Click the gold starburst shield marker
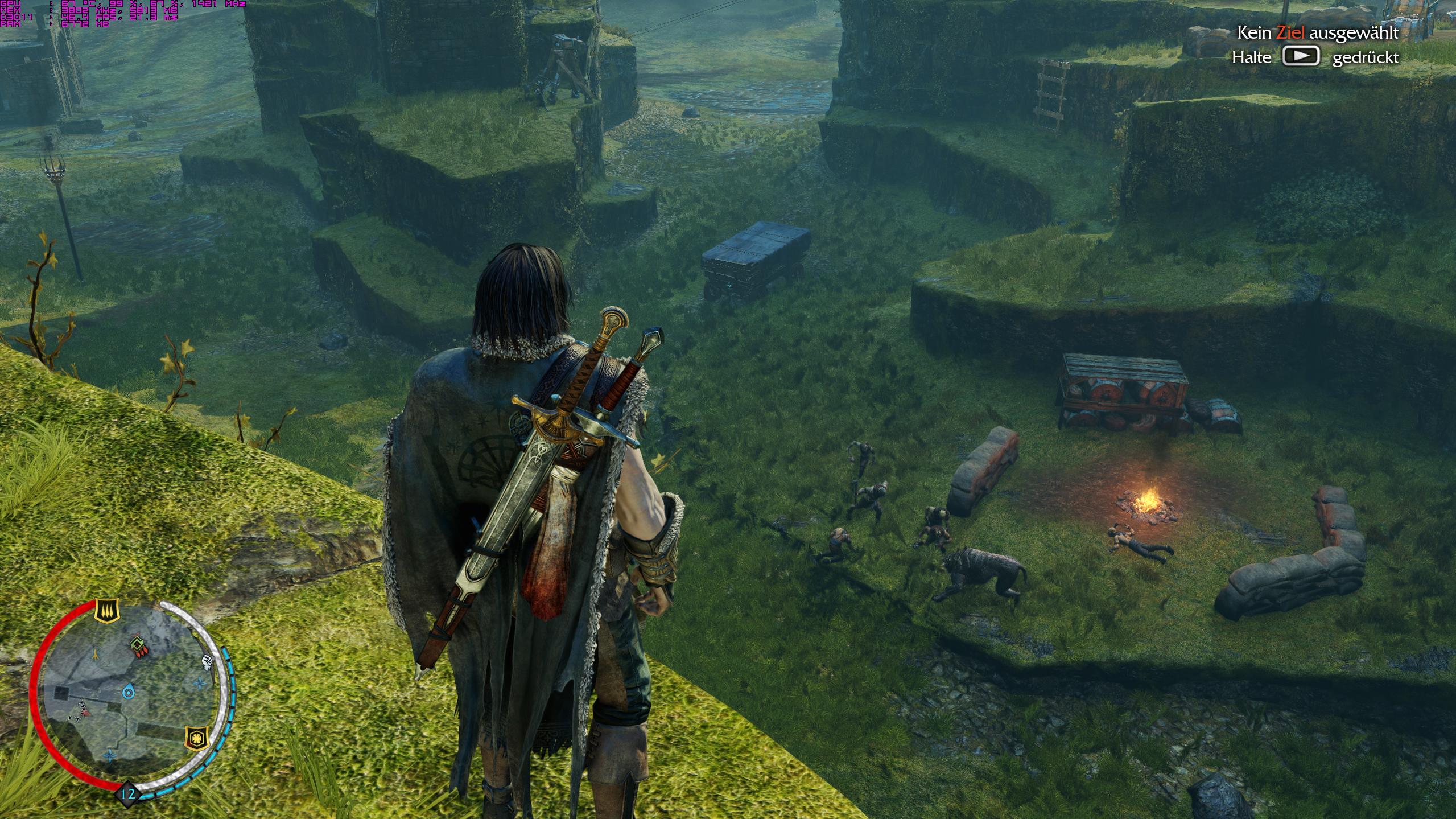The height and width of the screenshot is (819, 1456). (197, 739)
